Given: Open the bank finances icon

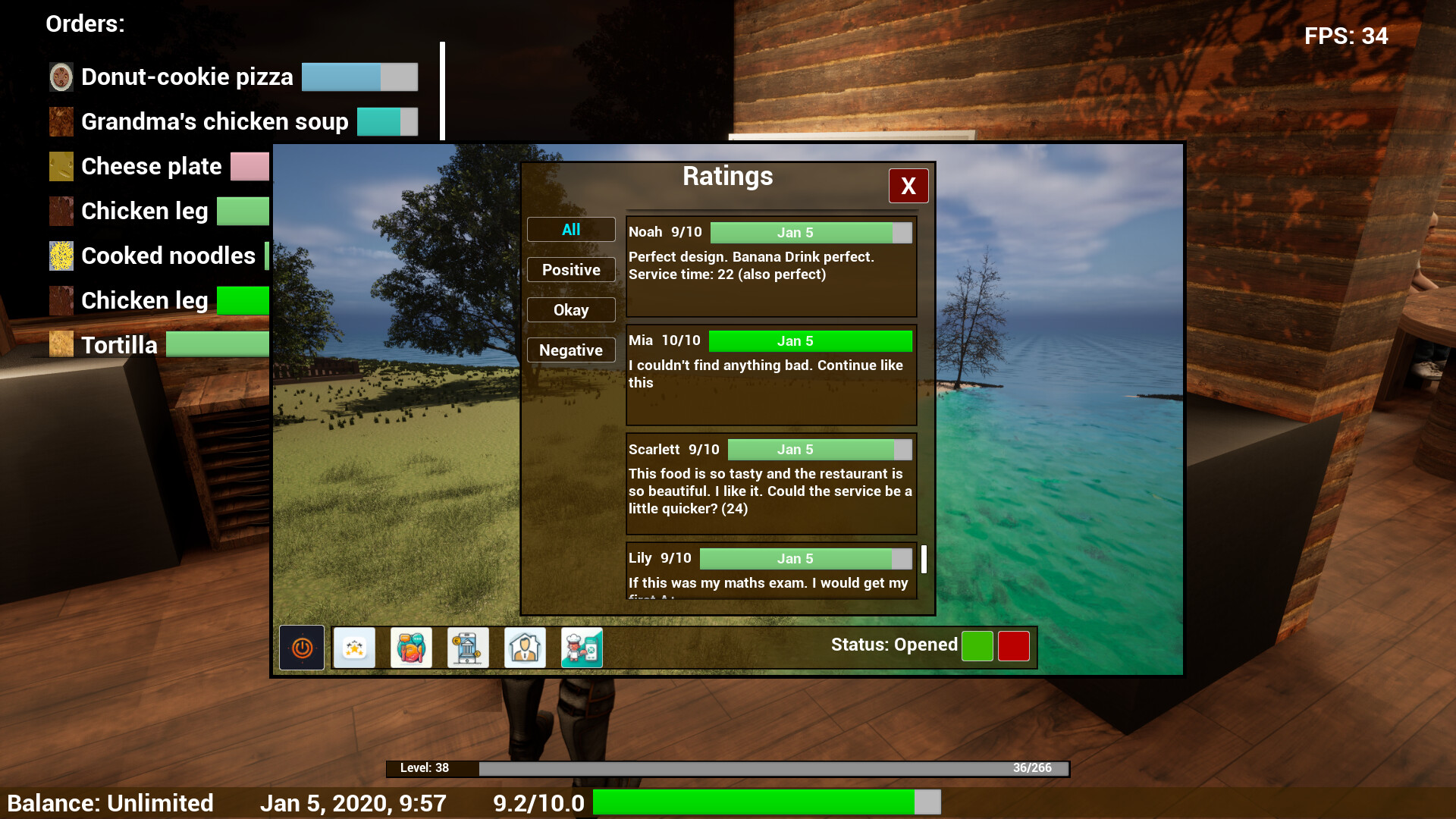Looking at the screenshot, I should click(x=467, y=647).
